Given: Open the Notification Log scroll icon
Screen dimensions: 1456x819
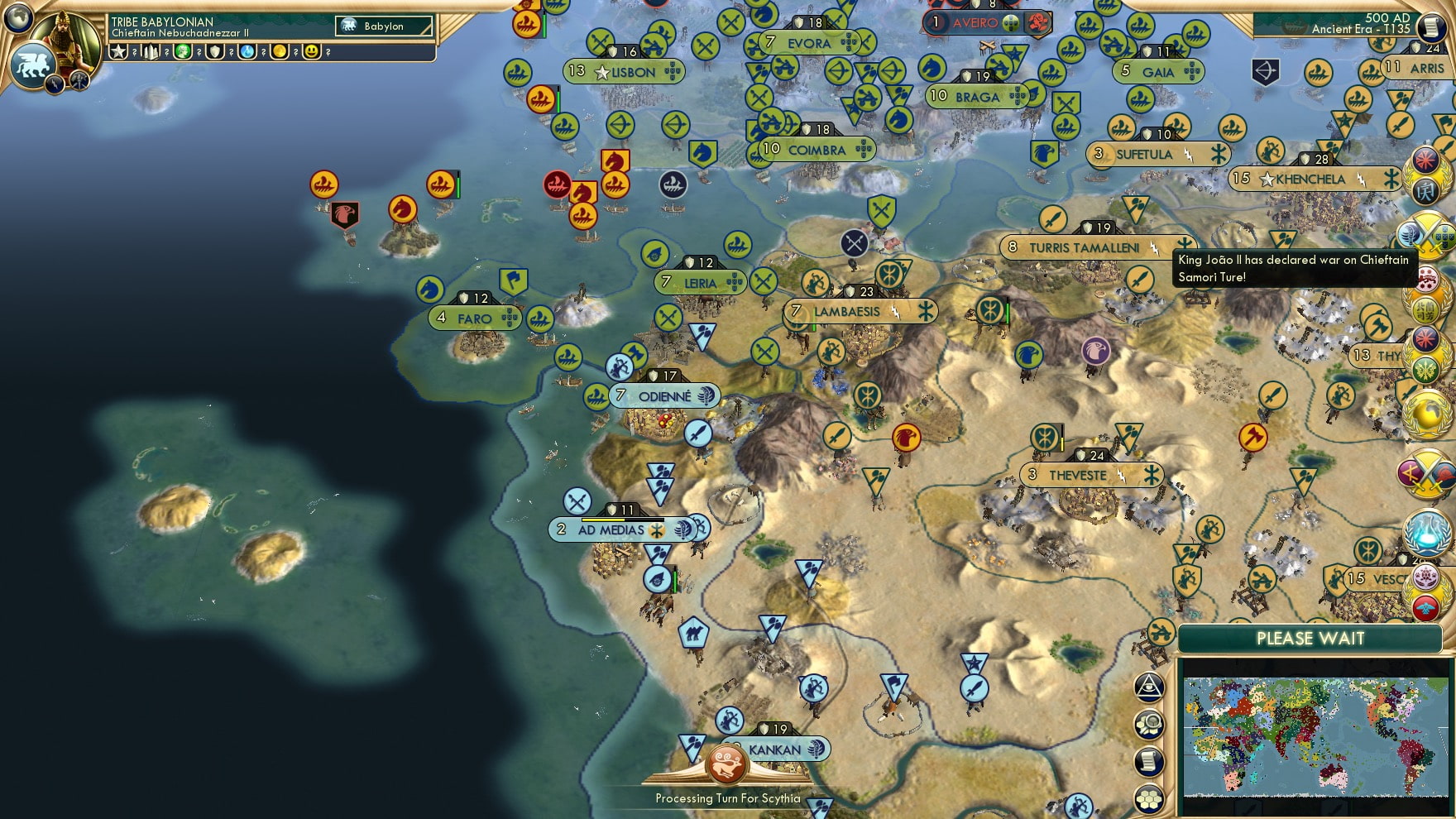Looking at the screenshot, I should coord(1149,760).
